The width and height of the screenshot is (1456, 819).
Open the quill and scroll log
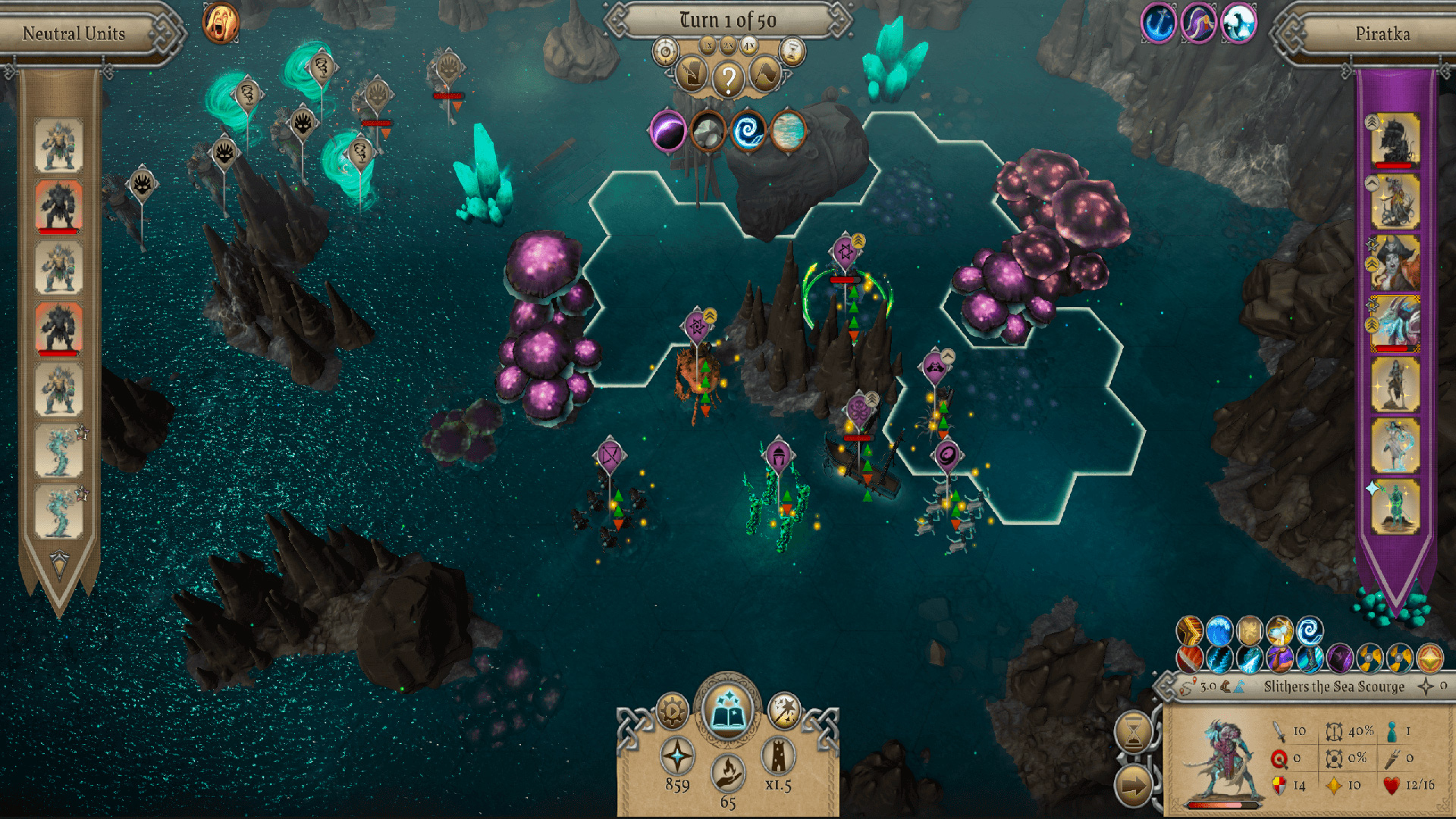(692, 75)
